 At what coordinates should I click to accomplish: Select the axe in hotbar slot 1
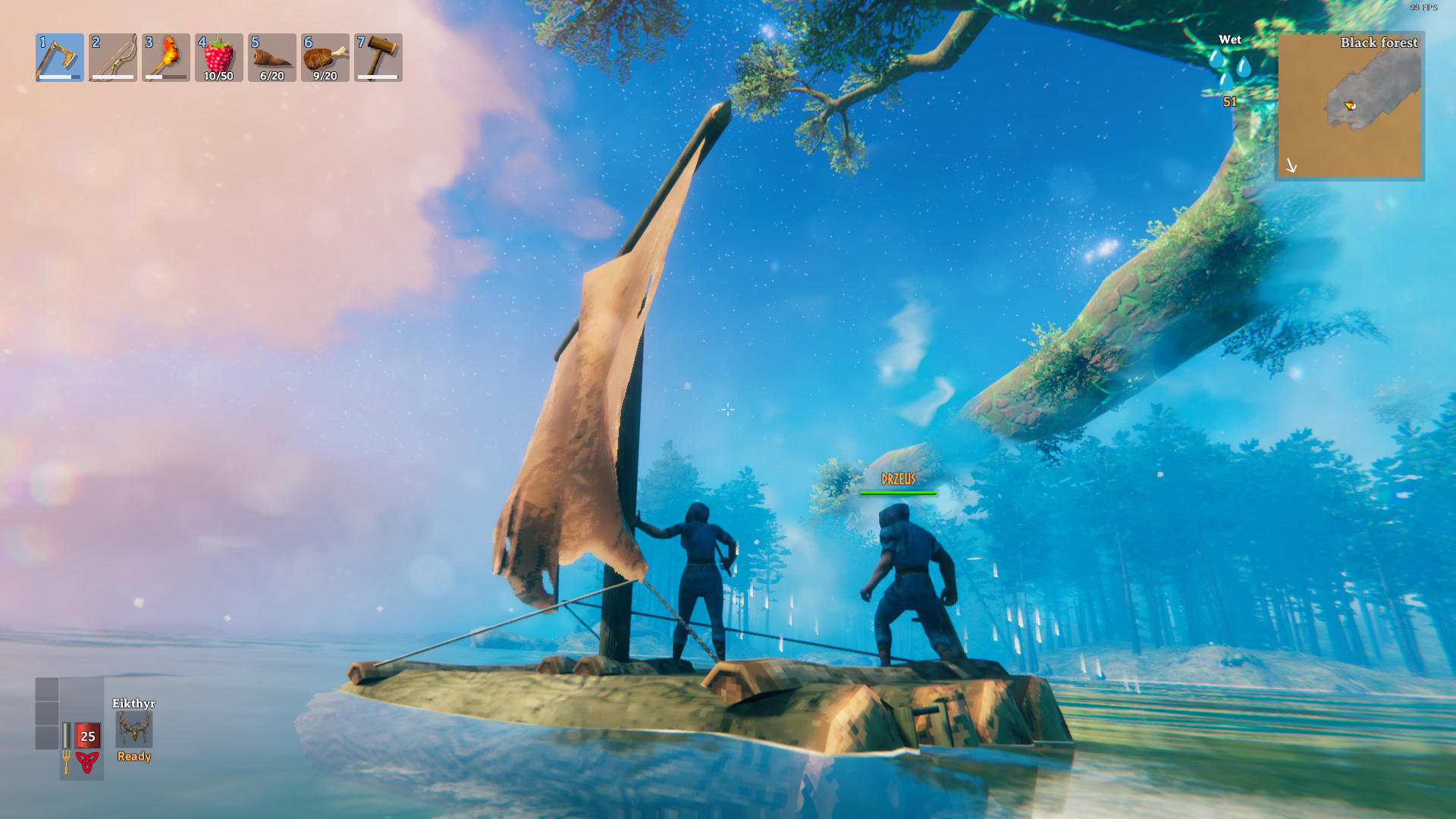60,58
